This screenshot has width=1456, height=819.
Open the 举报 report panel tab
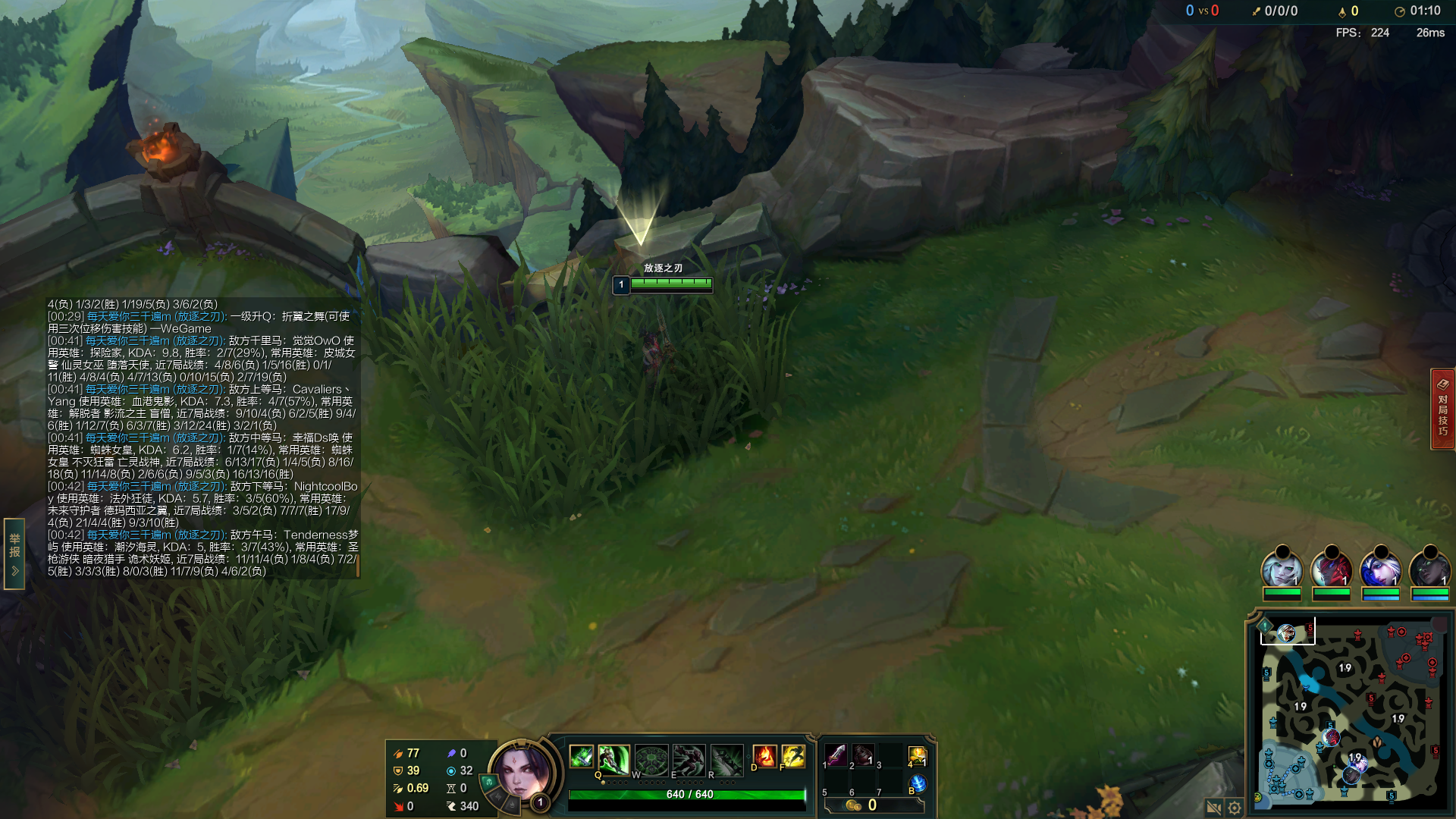(x=14, y=554)
